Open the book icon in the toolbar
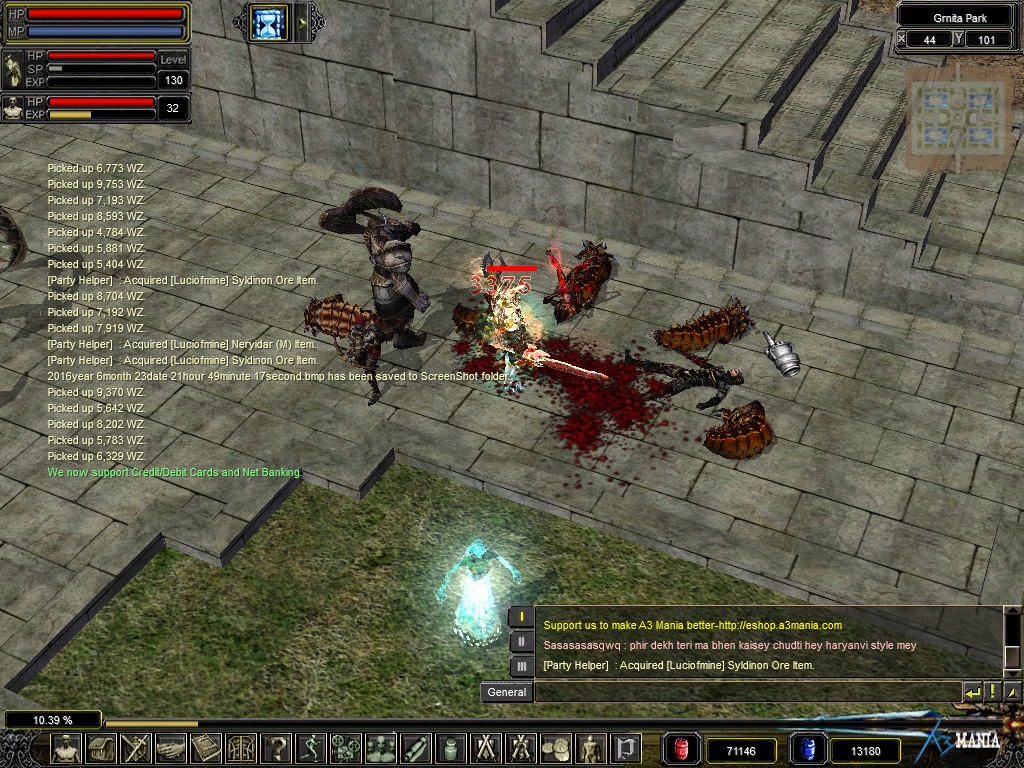Screen dimensions: 1024x768 click(206, 749)
